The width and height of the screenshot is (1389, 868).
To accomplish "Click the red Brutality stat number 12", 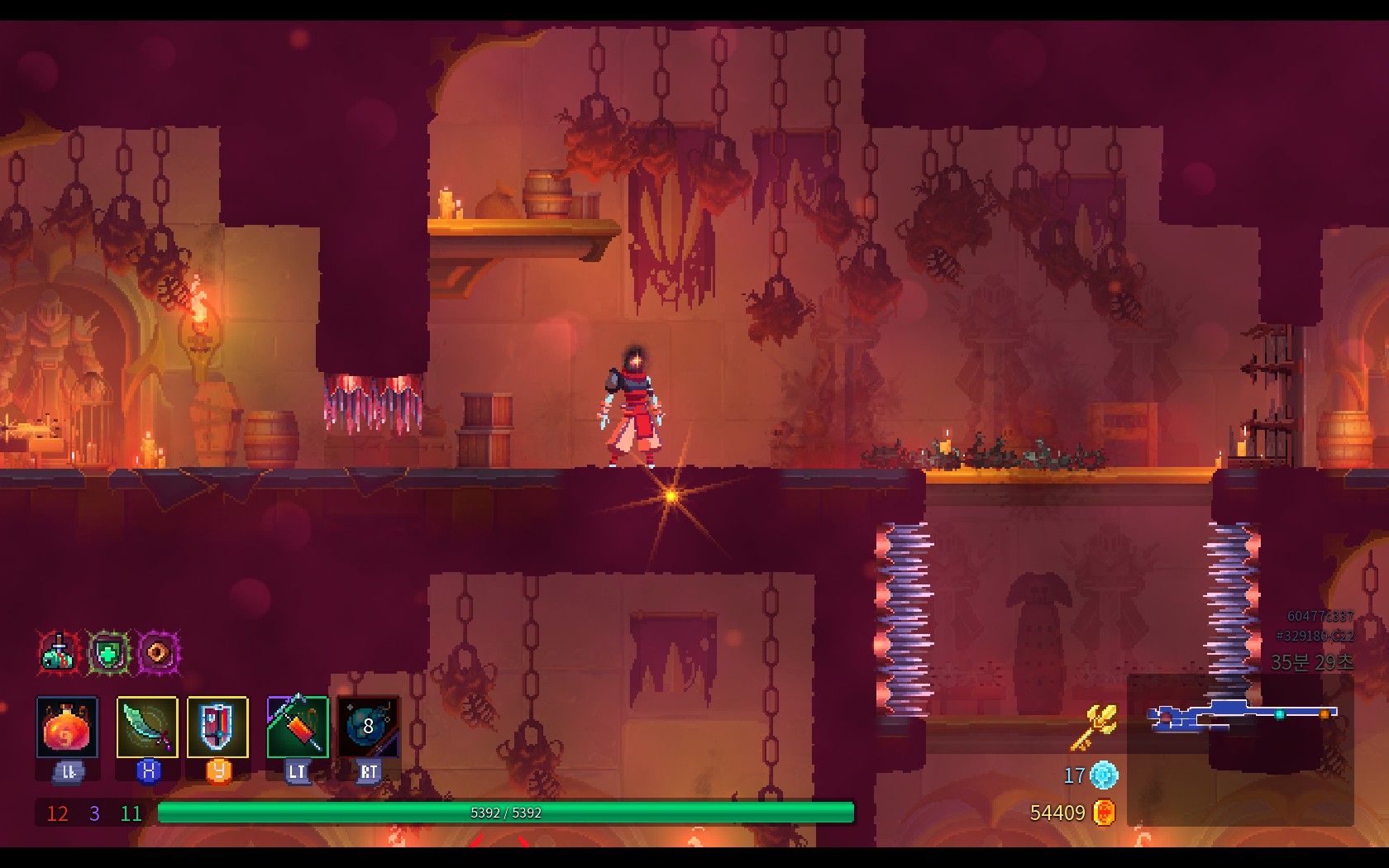I will (58, 814).
